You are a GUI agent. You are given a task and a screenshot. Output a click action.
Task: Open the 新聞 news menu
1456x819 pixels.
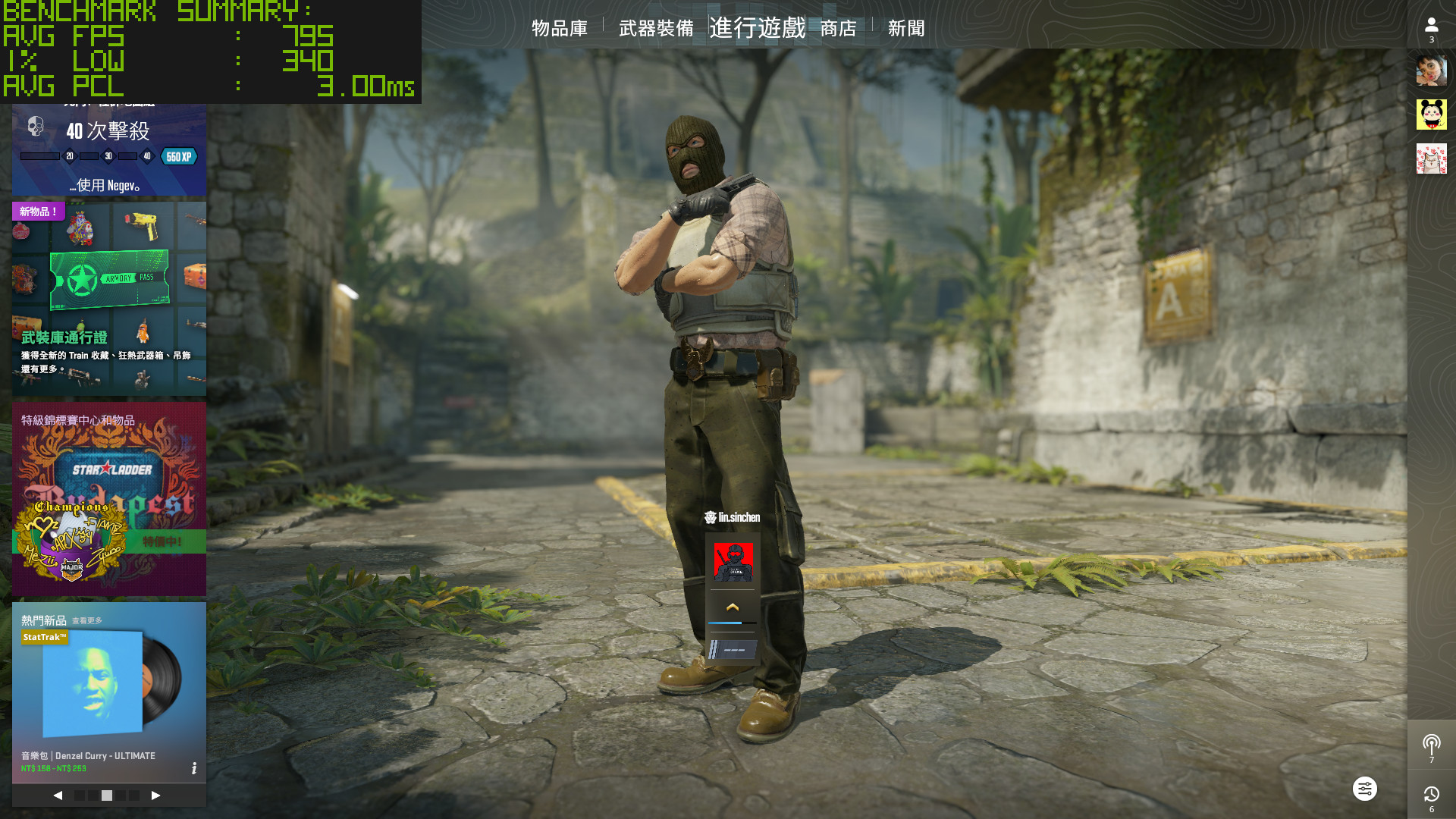[x=906, y=28]
